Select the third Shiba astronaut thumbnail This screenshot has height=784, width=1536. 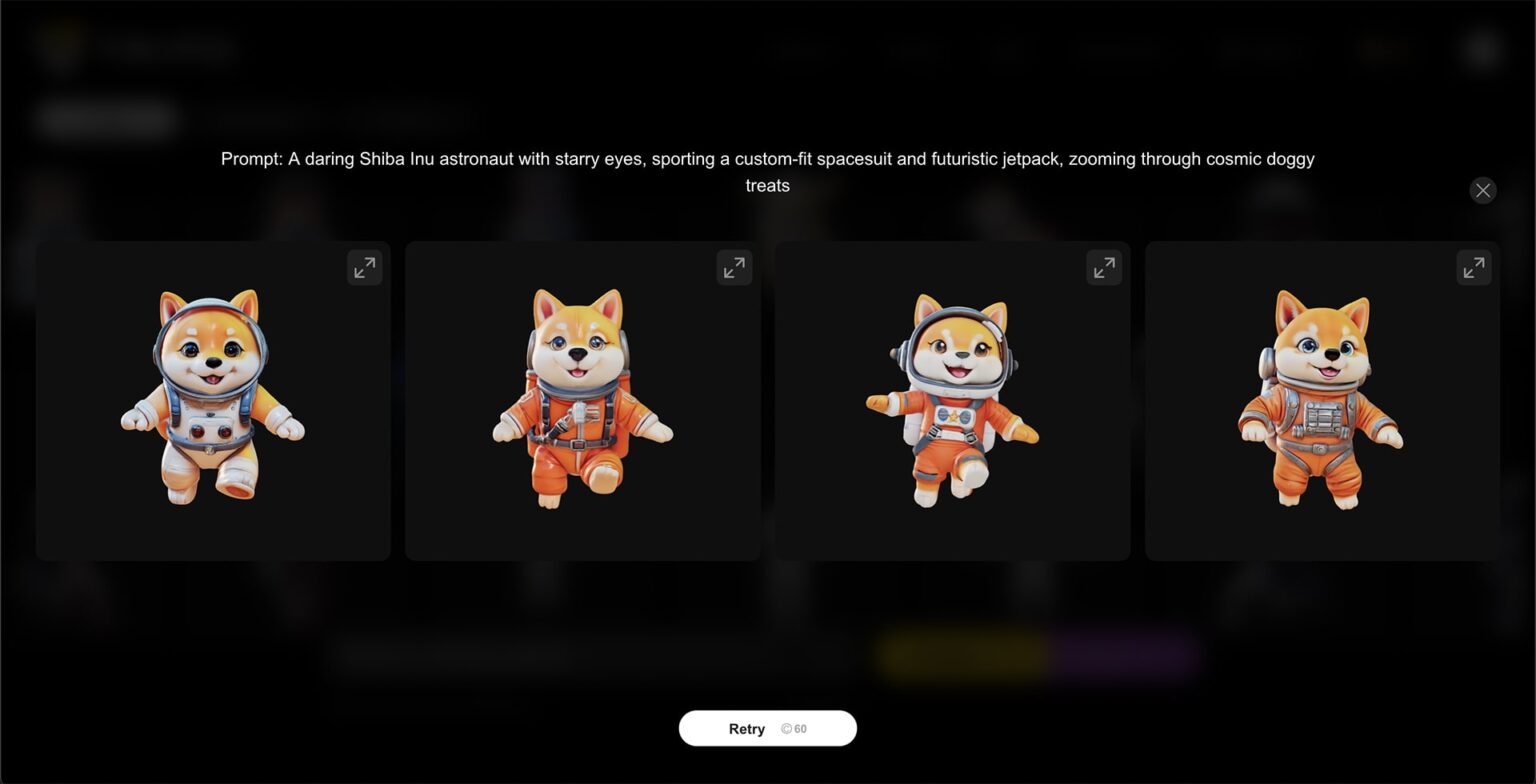coord(952,400)
